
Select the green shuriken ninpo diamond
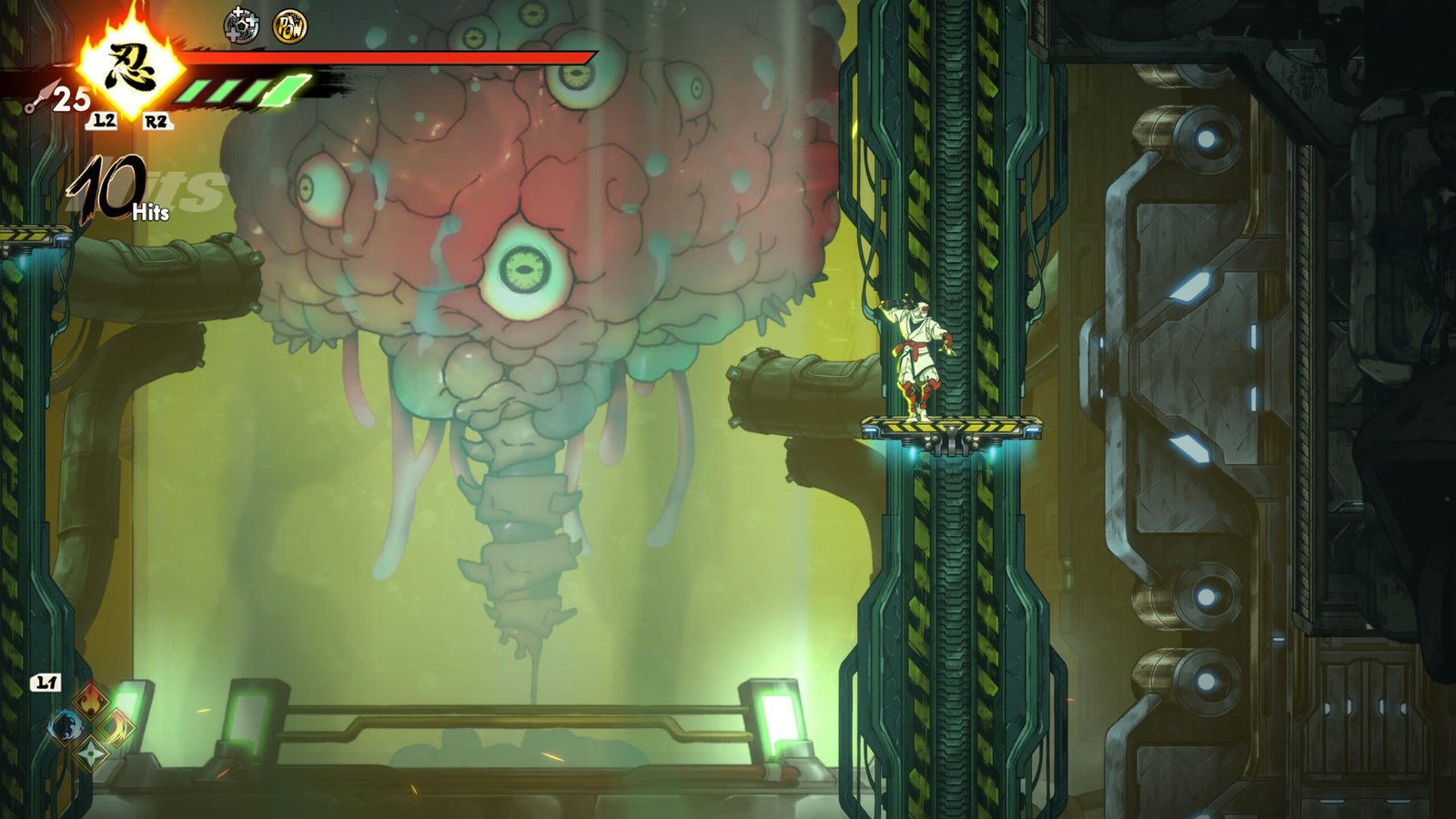pyautogui.click(x=91, y=753)
